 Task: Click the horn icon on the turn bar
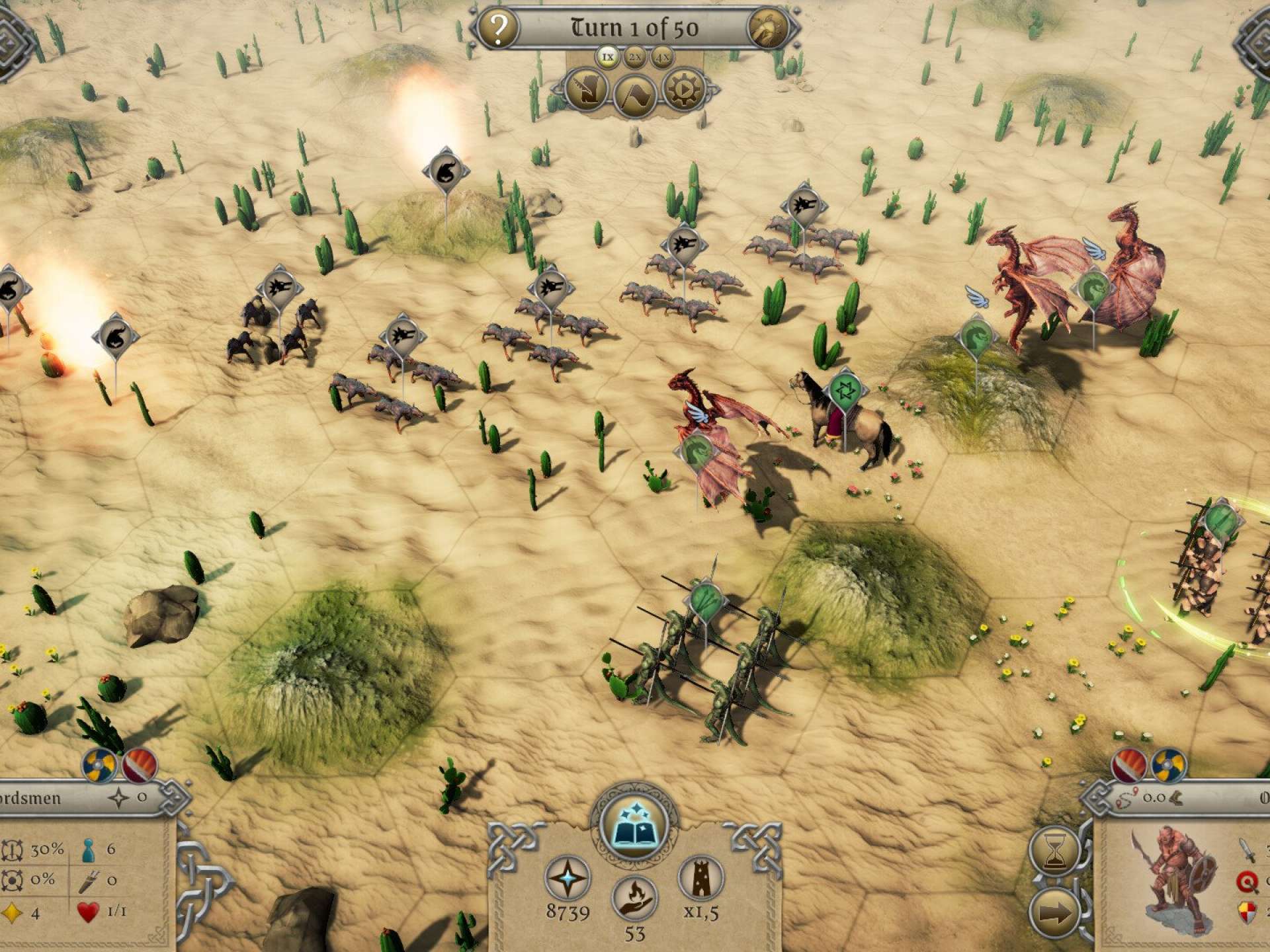(x=768, y=29)
